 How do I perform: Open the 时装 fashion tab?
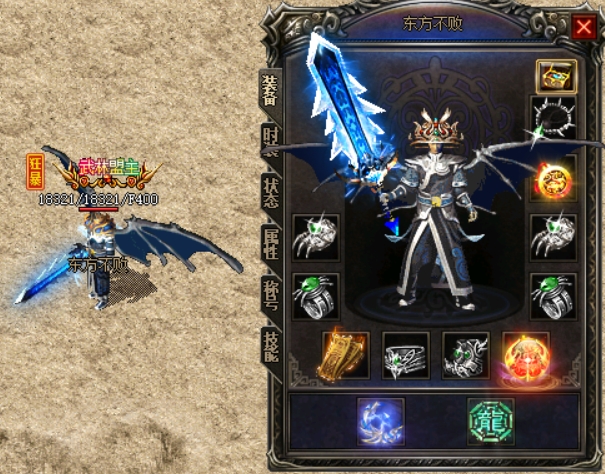pyautogui.click(x=271, y=143)
